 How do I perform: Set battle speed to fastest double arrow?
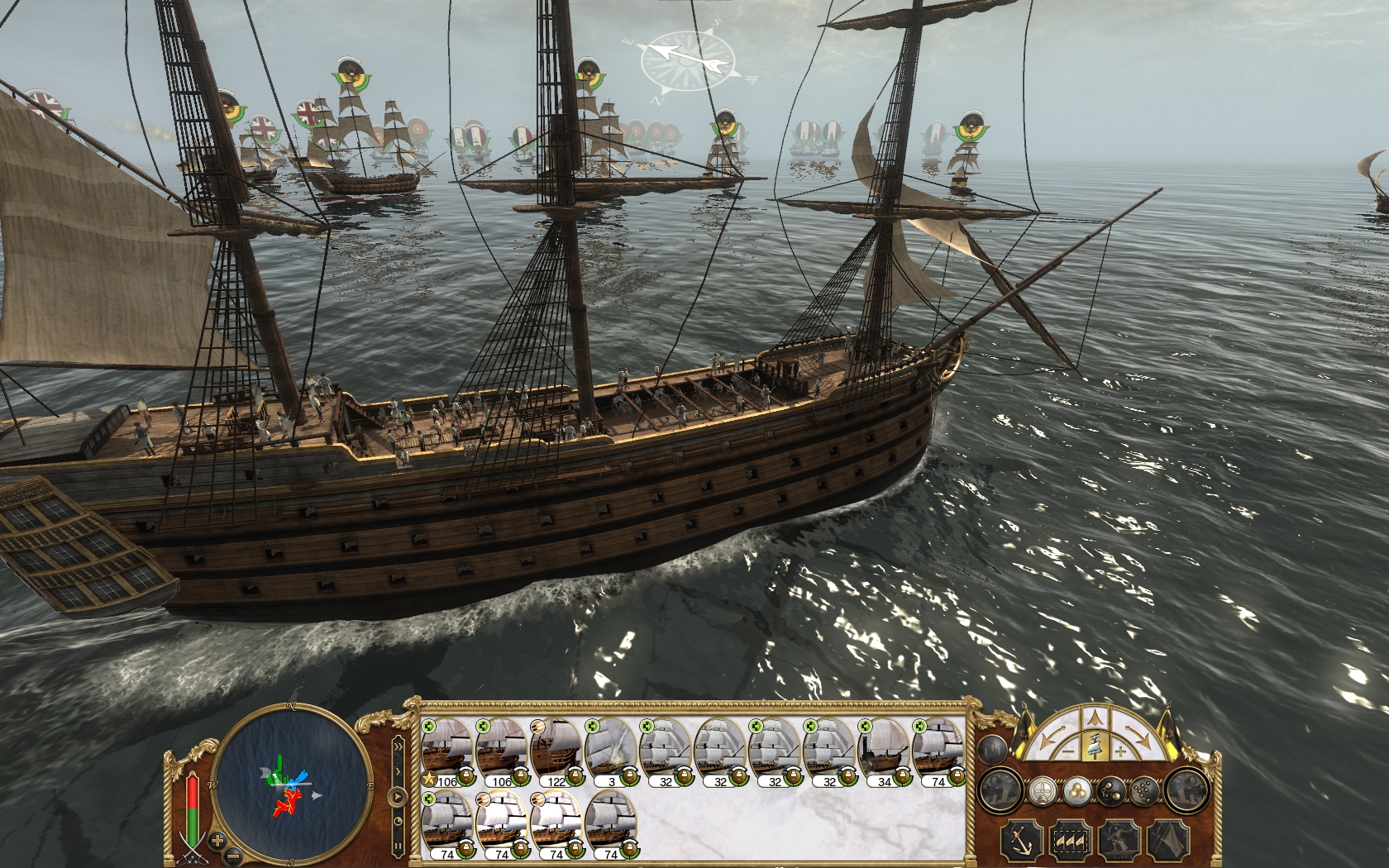coord(399,746)
